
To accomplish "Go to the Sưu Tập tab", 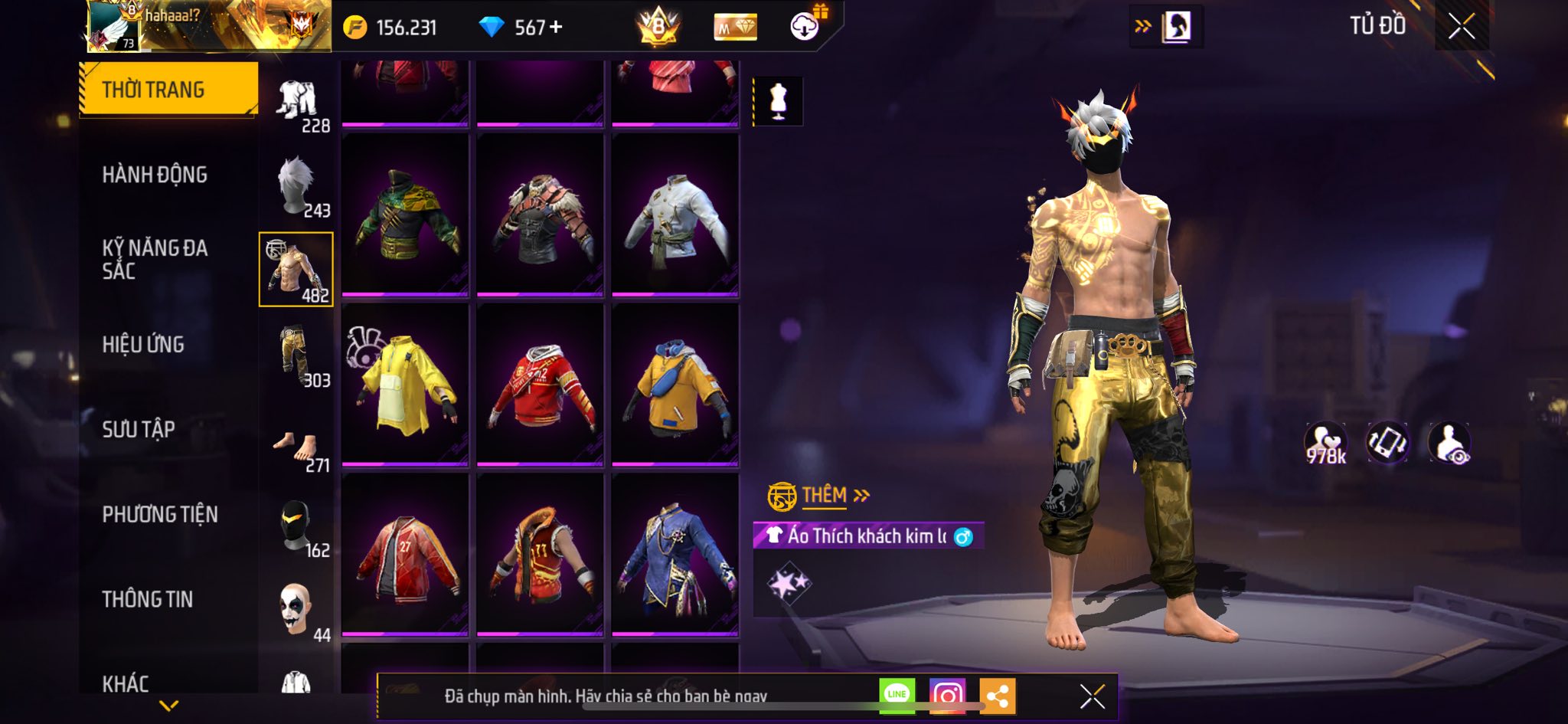I will [139, 429].
